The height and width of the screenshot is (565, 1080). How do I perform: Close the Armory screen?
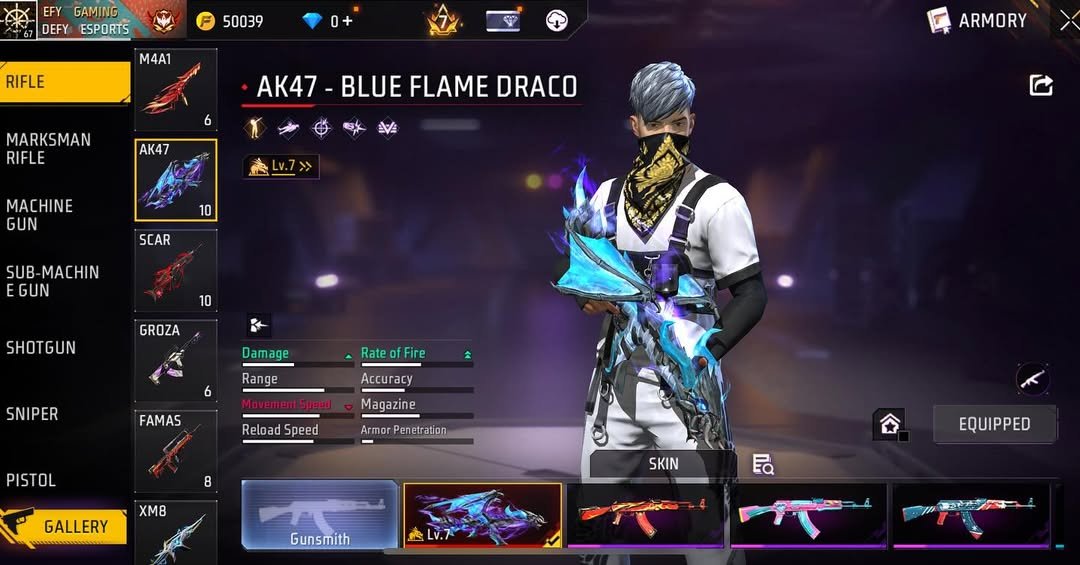(x=1068, y=20)
